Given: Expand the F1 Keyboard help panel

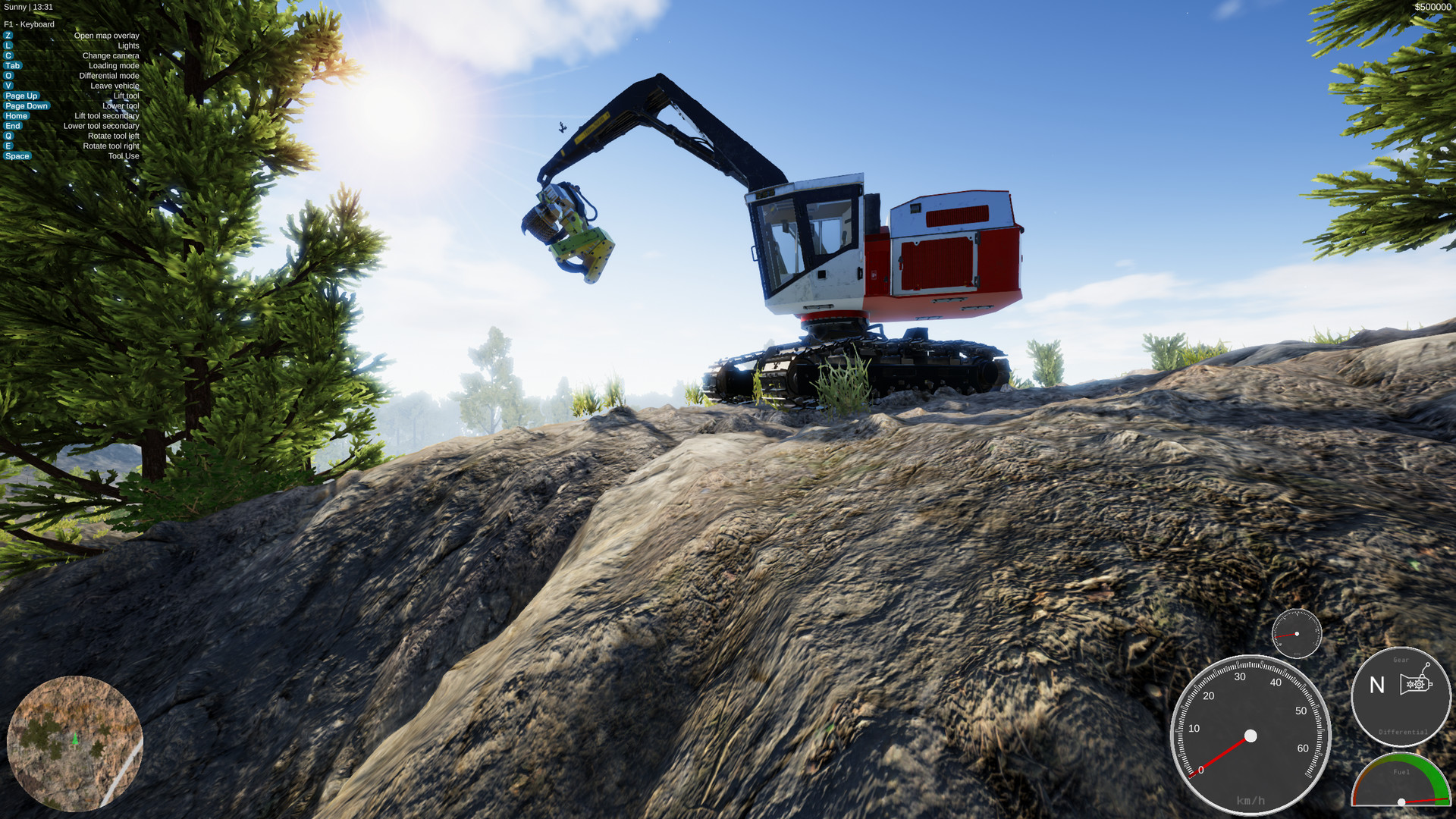Looking at the screenshot, I should (x=28, y=24).
